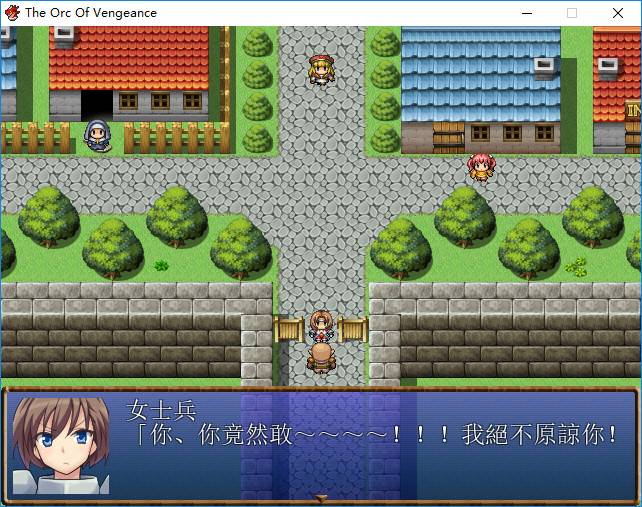Minimize the game window

(x=526, y=13)
